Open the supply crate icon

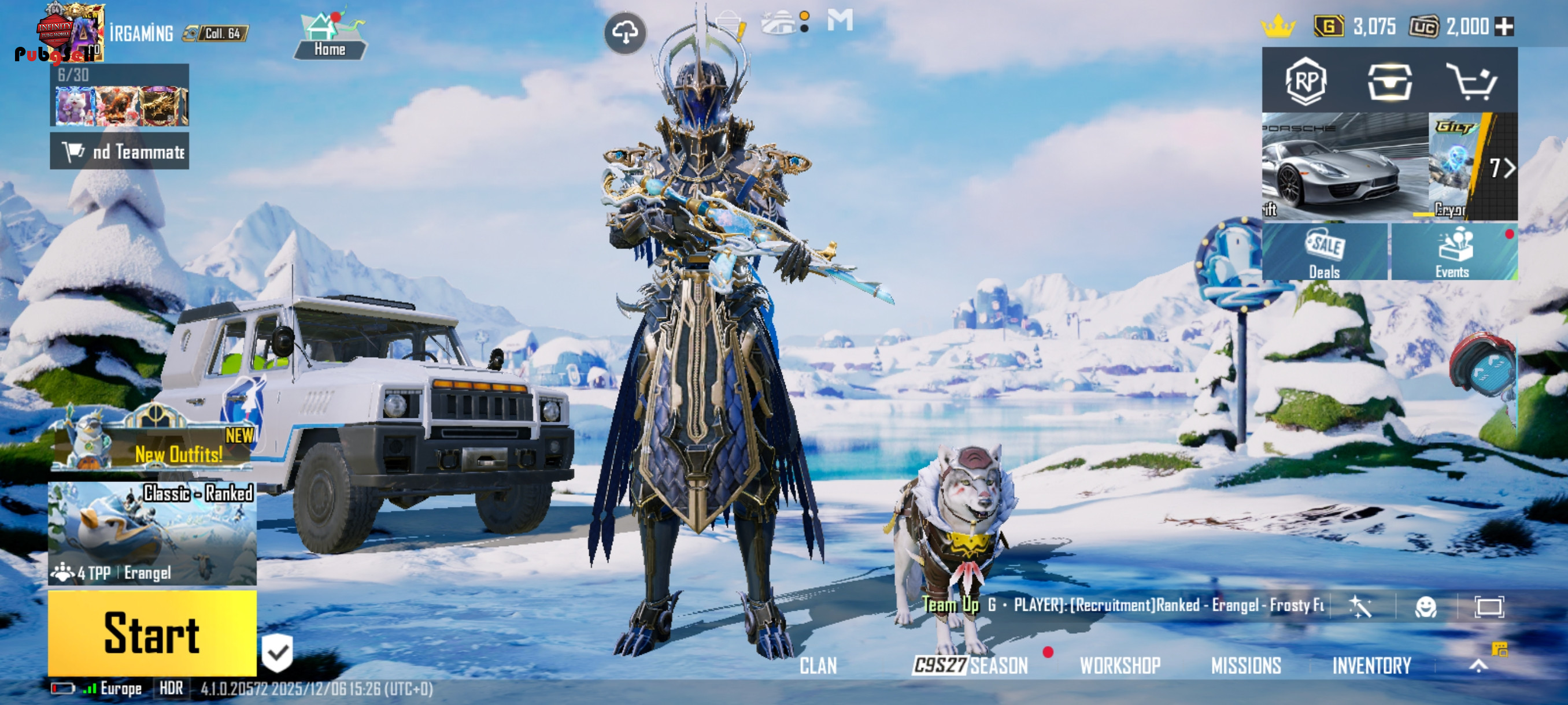click(x=1390, y=81)
